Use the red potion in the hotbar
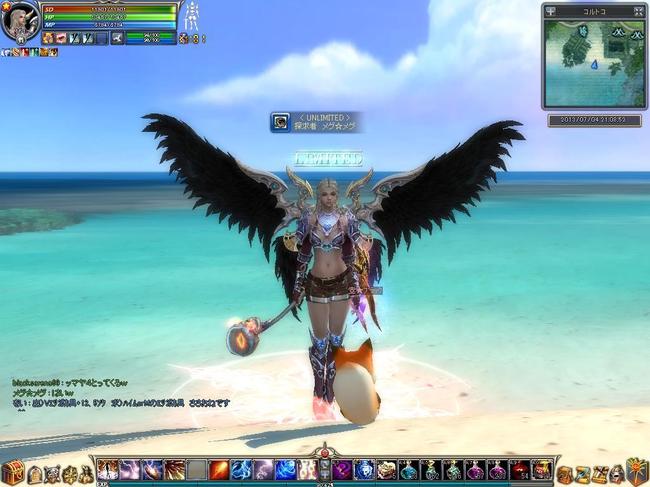Viewport: 650px width, 487px height. [520, 470]
